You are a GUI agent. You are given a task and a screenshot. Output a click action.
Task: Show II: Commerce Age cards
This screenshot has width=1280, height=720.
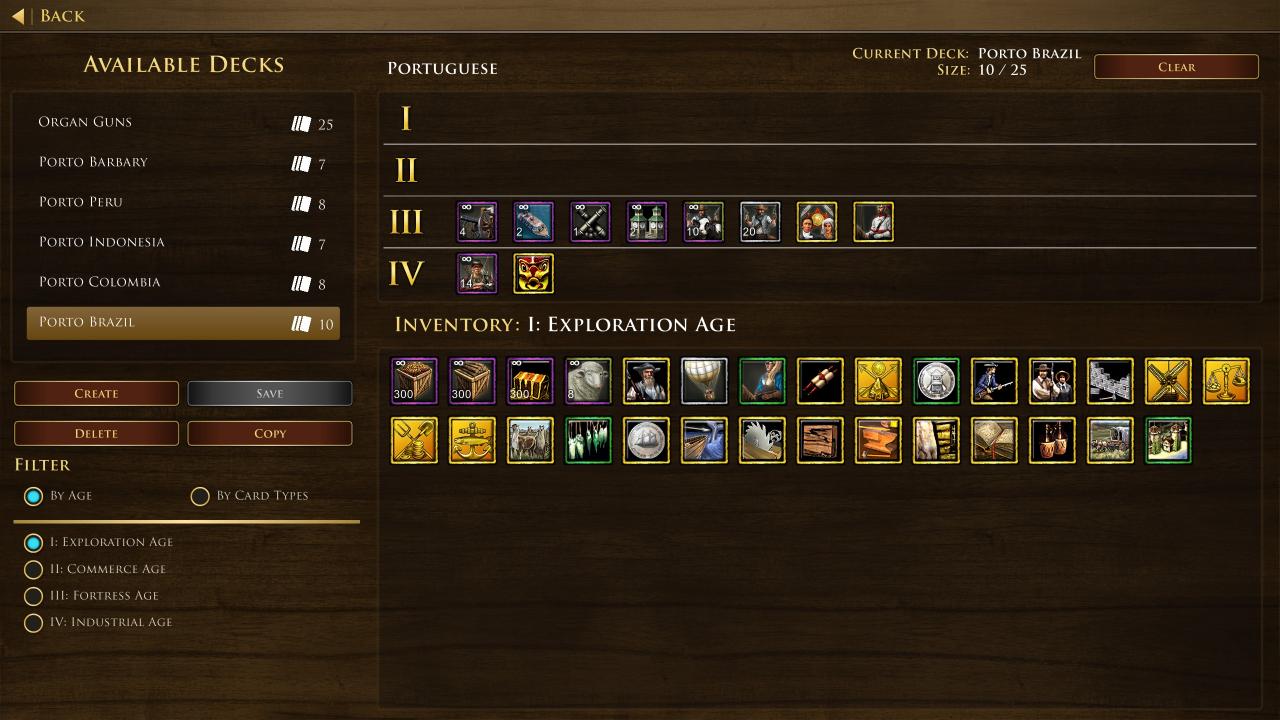pyautogui.click(x=33, y=570)
